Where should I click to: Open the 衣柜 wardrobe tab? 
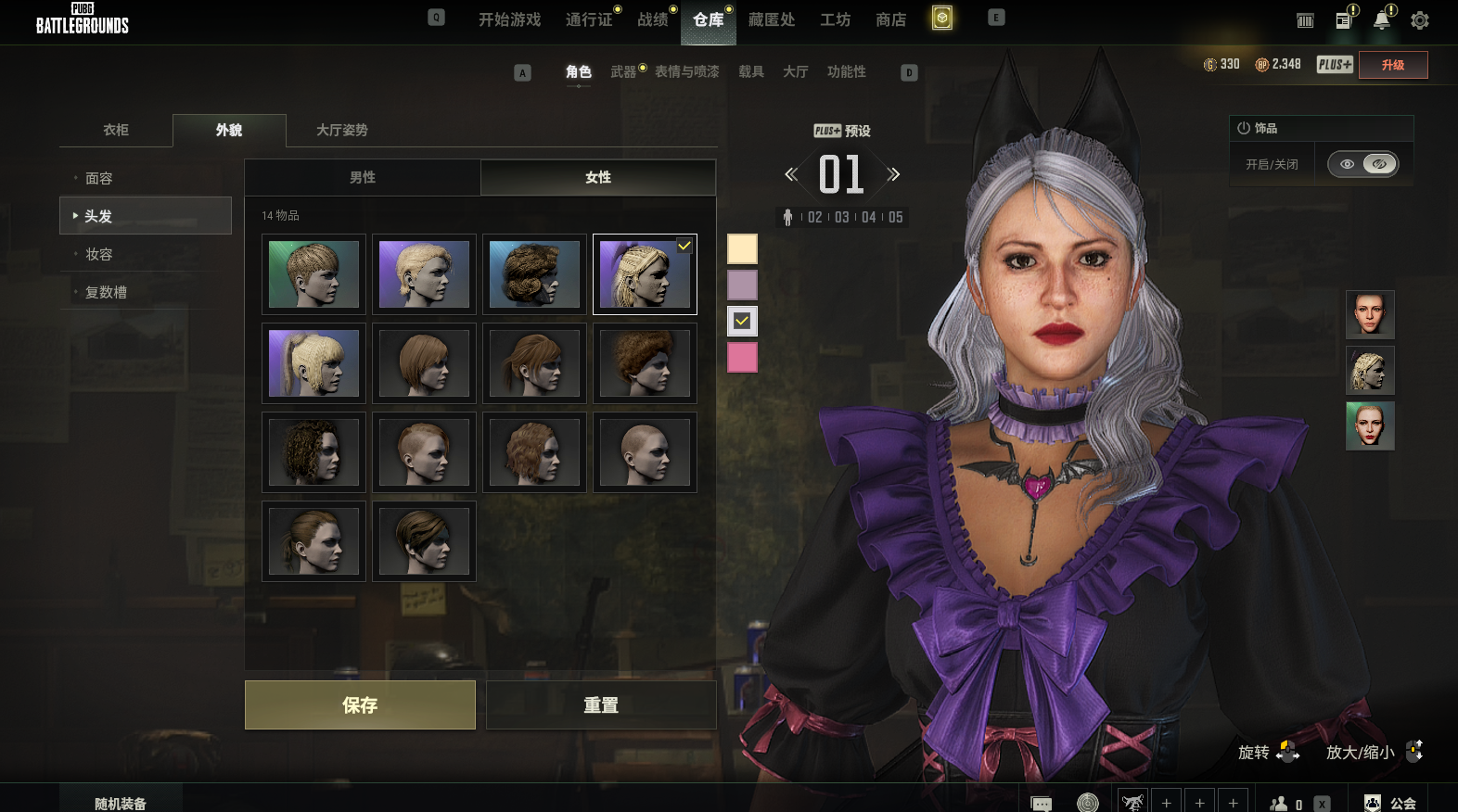(x=116, y=130)
